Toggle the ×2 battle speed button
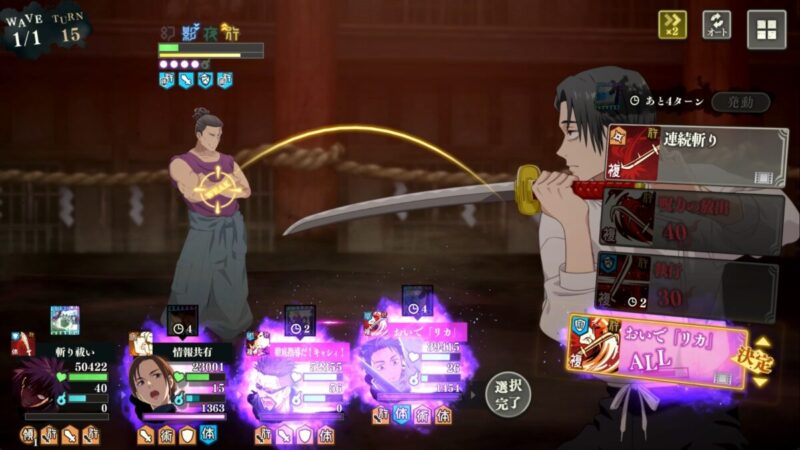Image resolution: width=800 pixels, height=450 pixels. [672, 26]
